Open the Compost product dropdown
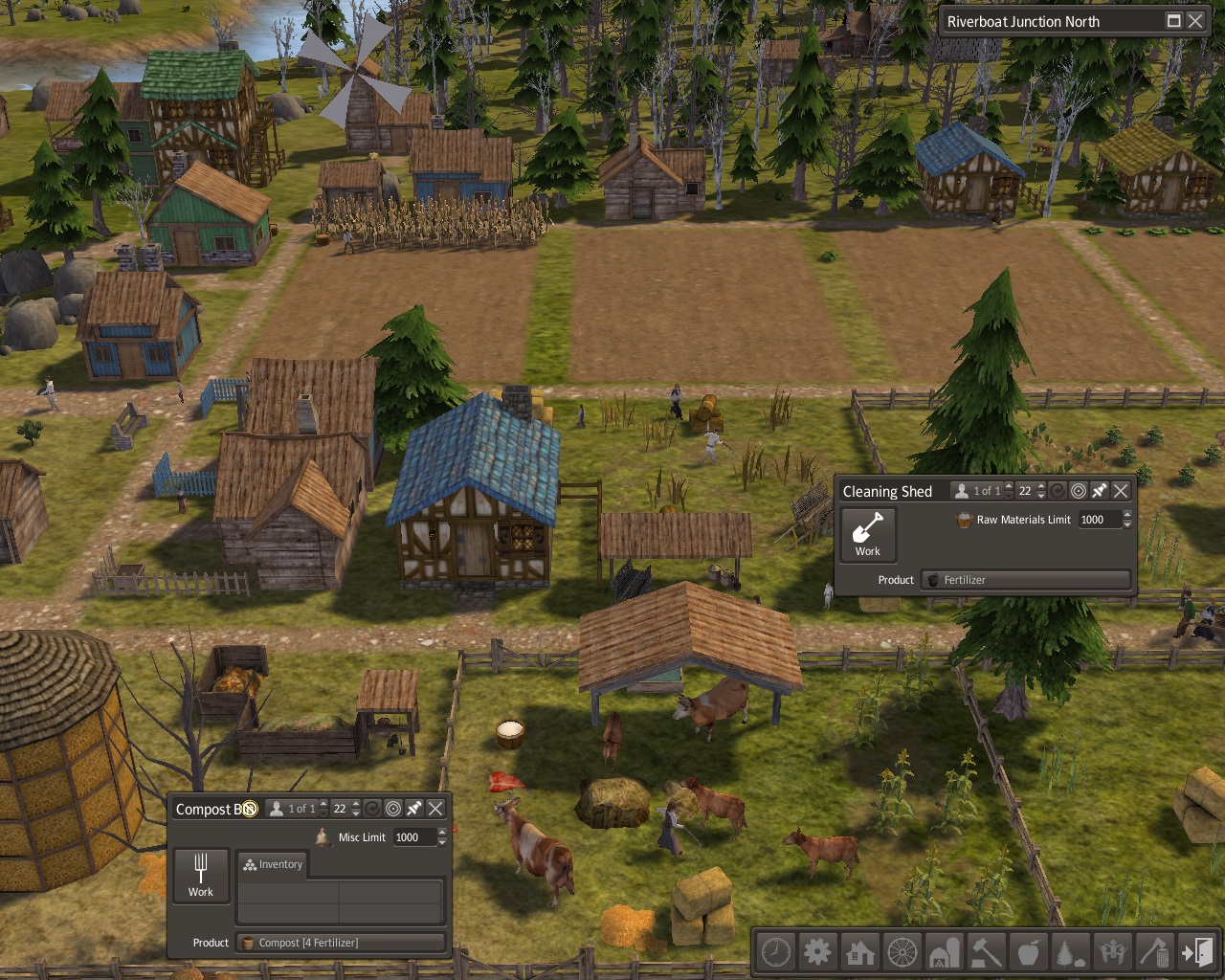Viewport: 1225px width, 980px height. [342, 943]
